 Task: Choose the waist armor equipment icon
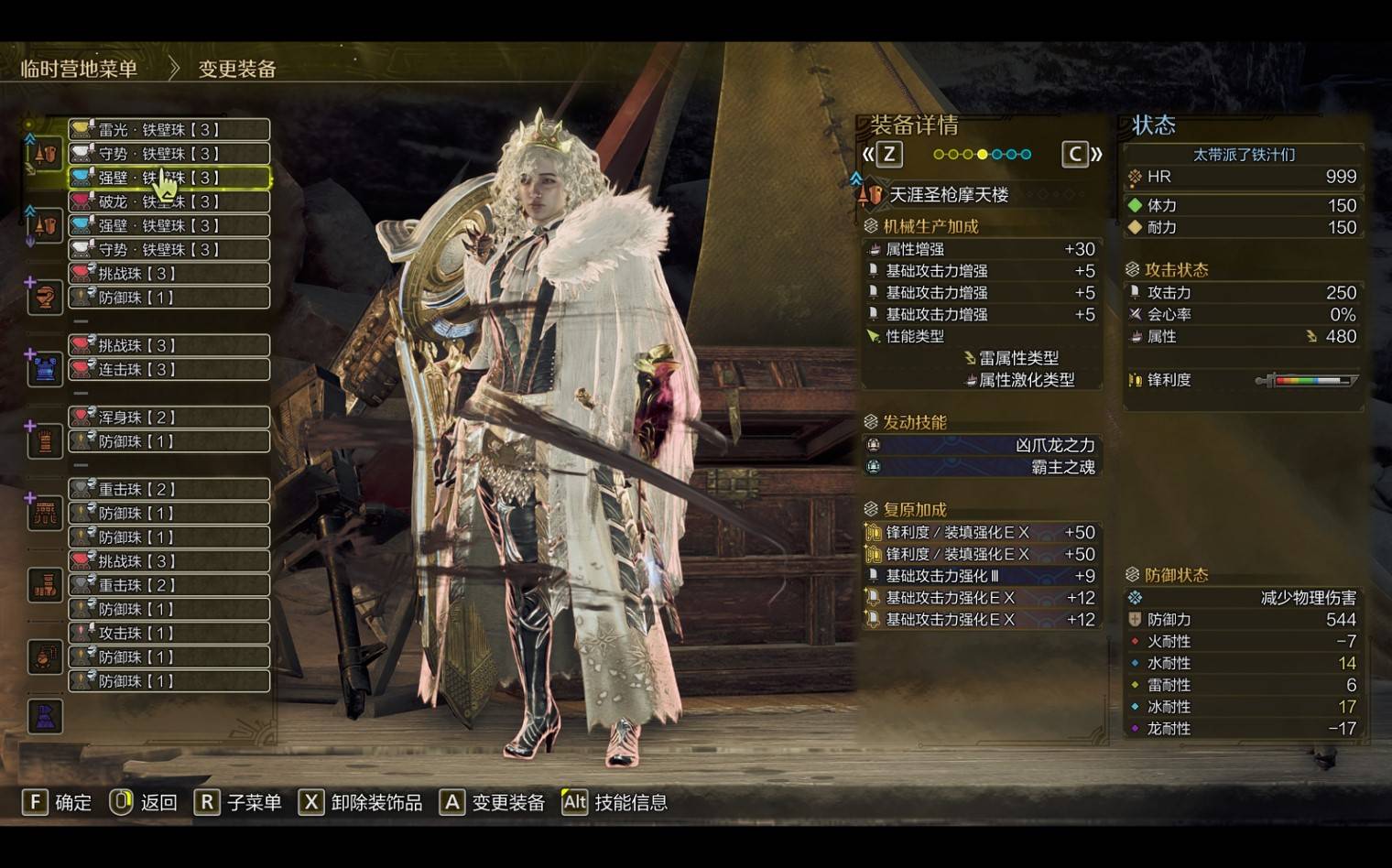click(45, 513)
